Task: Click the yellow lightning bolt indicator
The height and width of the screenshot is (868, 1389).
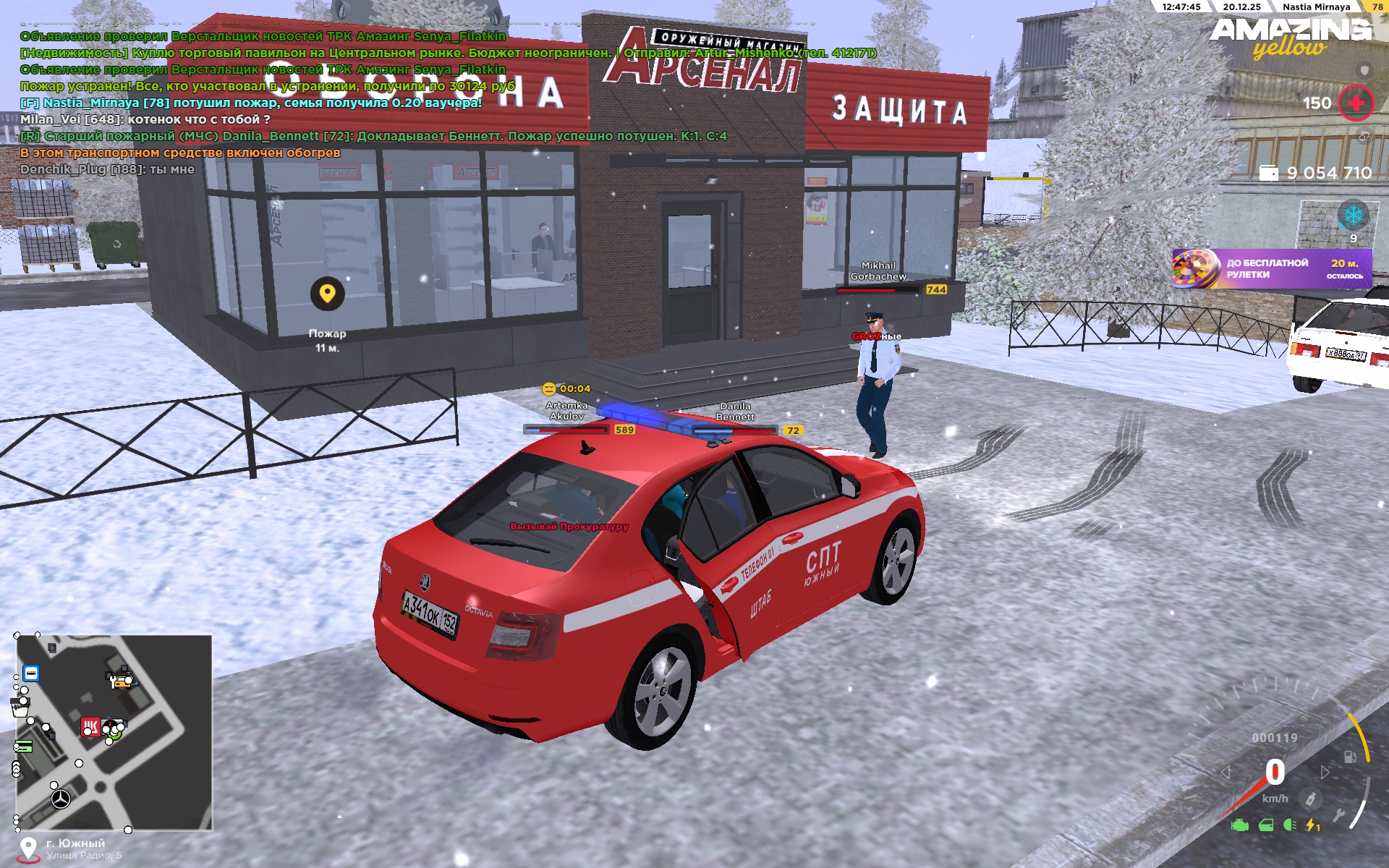Action: pyautogui.click(x=1312, y=825)
